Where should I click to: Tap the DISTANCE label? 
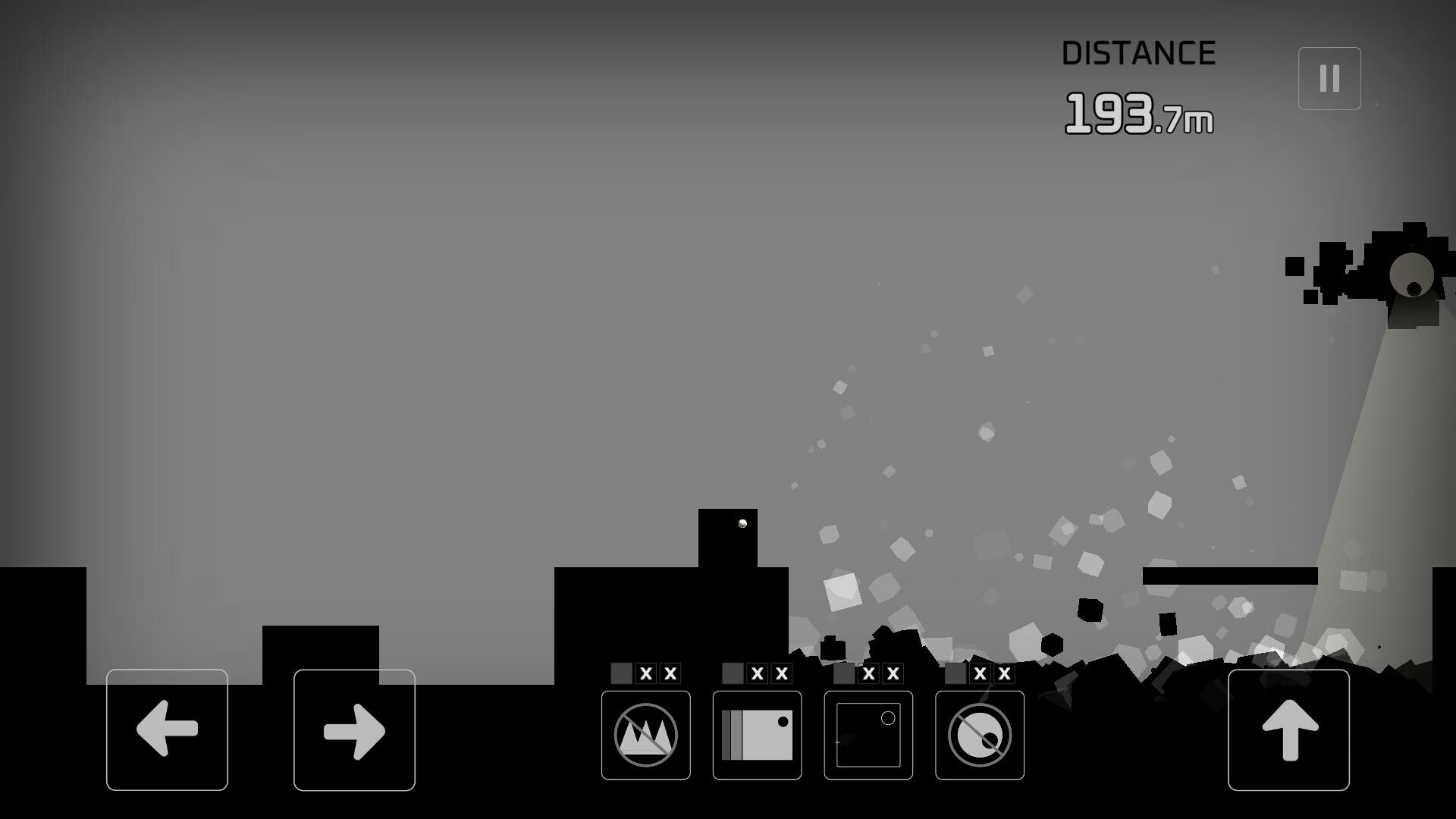[1138, 52]
